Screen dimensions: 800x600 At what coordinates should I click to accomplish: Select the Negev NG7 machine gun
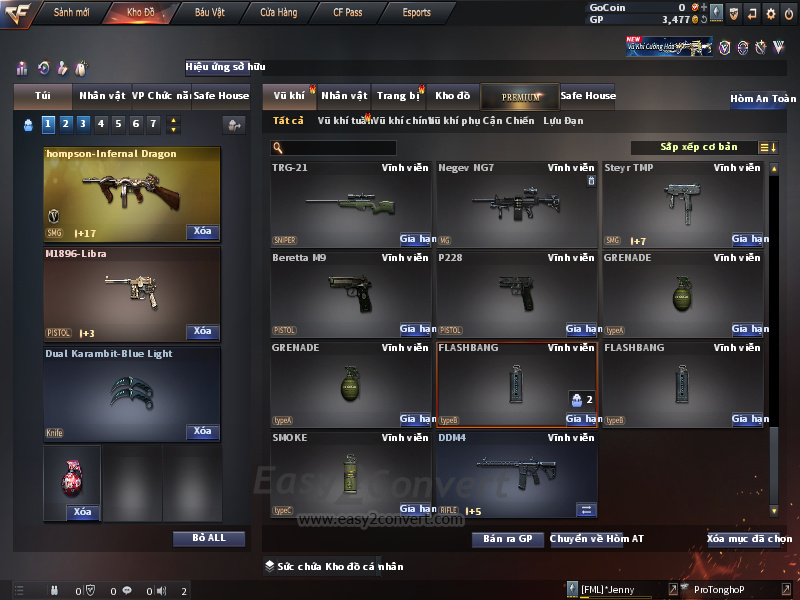pos(518,203)
